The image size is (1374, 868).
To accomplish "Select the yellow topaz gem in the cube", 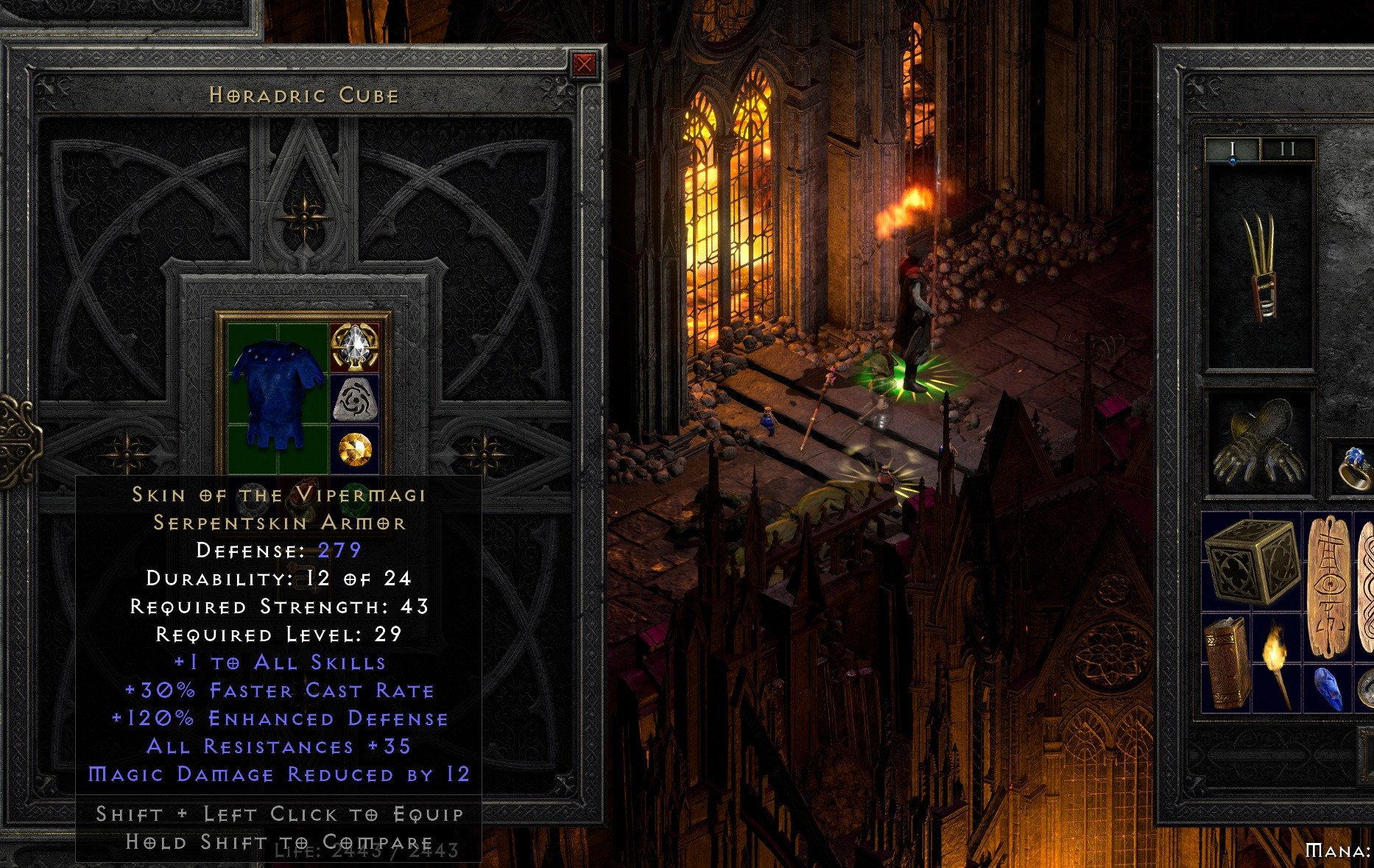I will [x=355, y=449].
